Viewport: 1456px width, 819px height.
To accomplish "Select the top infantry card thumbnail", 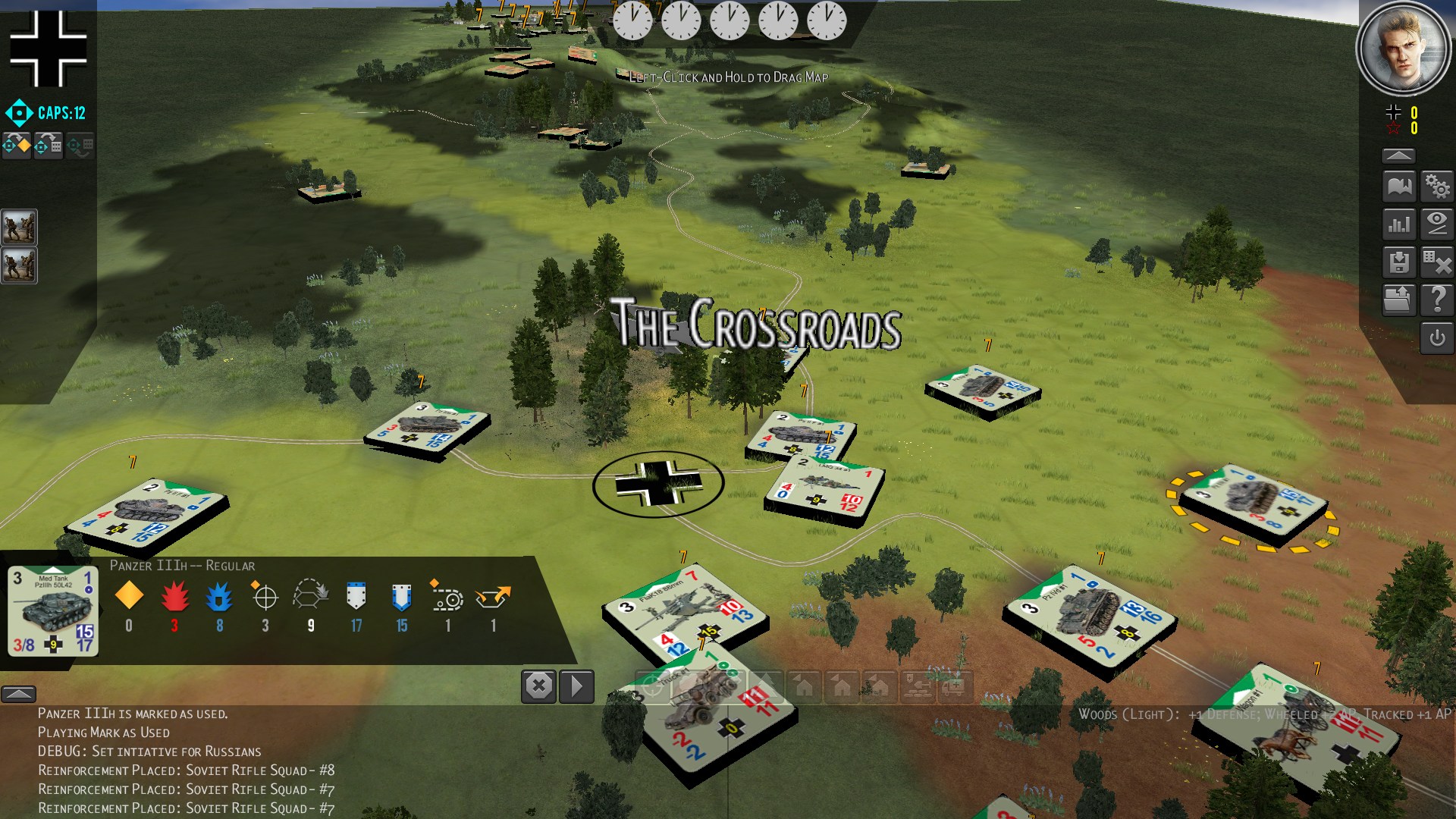I will click(x=19, y=227).
